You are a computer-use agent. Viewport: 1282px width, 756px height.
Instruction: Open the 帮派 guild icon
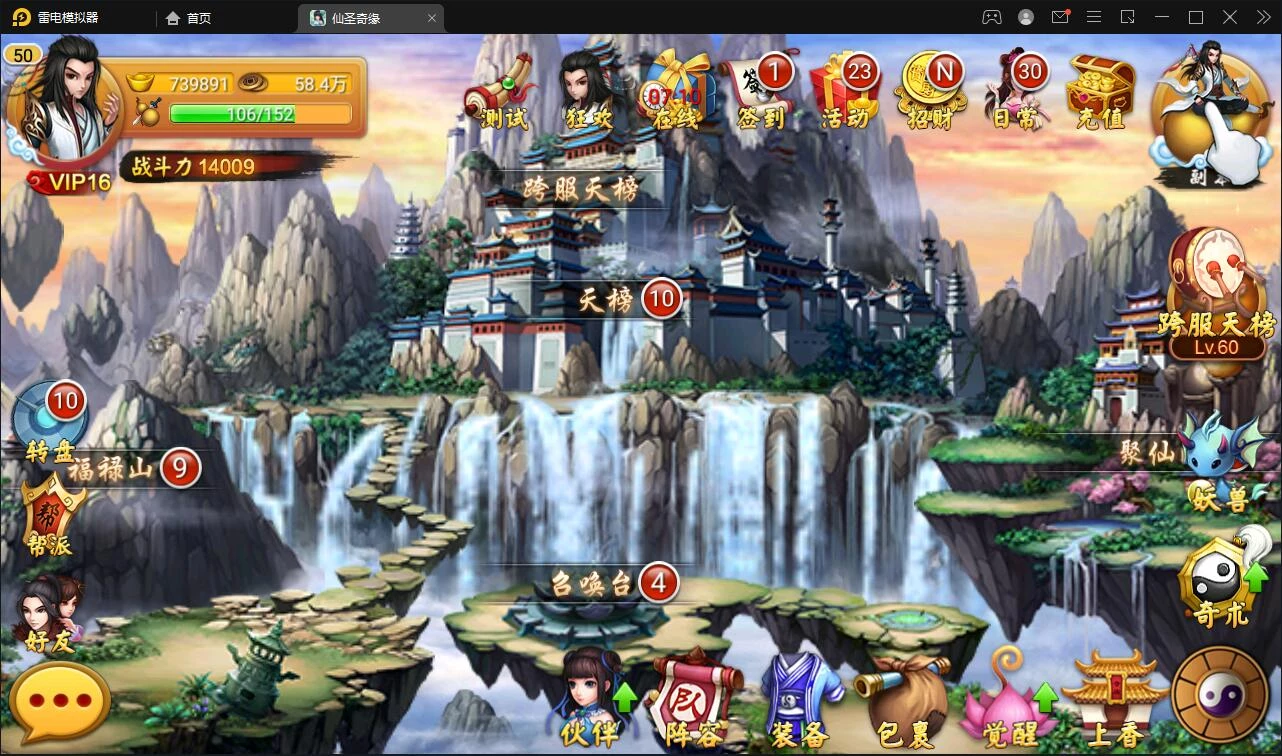(50, 515)
